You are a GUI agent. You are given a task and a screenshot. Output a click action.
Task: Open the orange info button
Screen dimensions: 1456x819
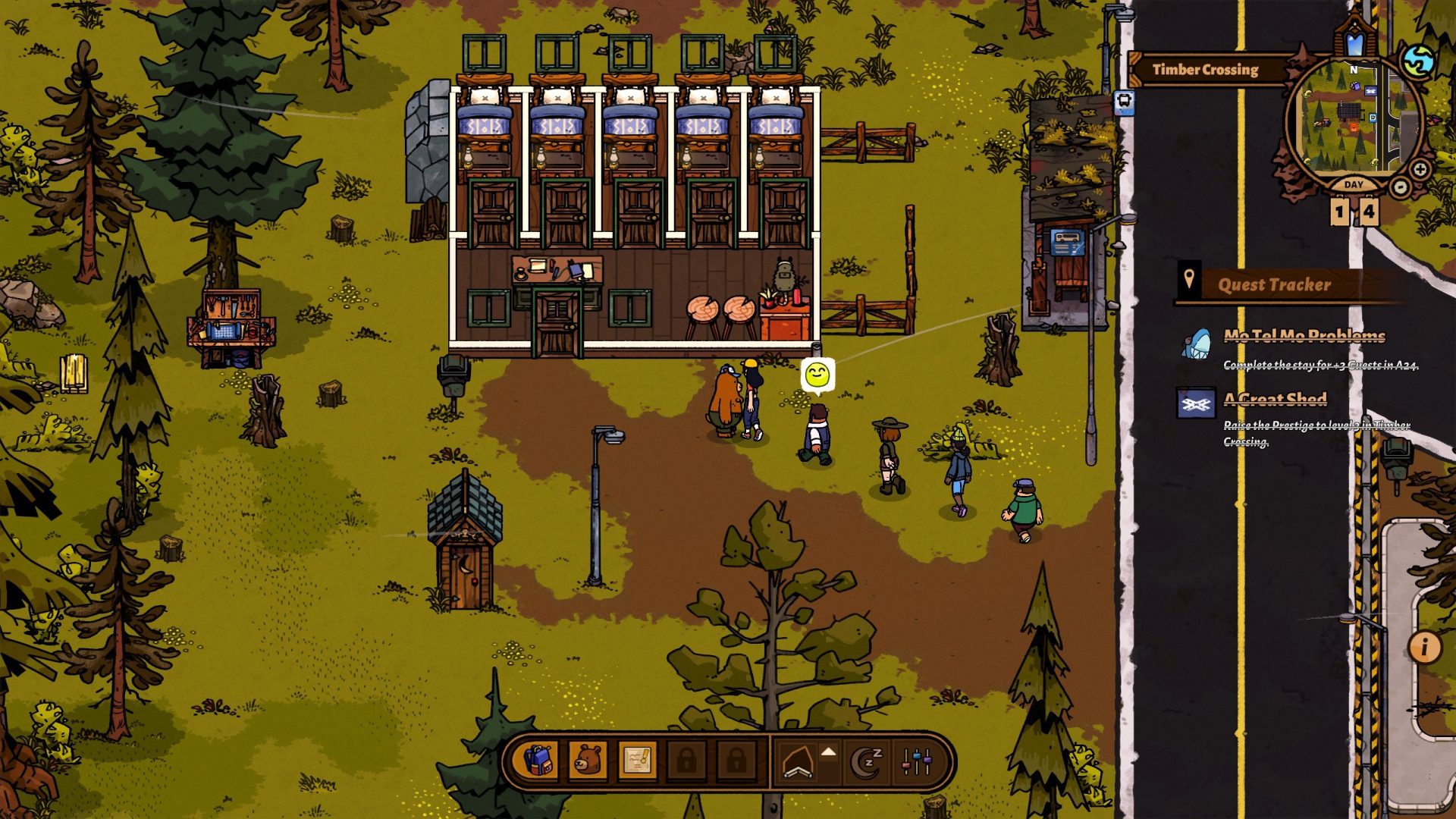(x=1424, y=647)
